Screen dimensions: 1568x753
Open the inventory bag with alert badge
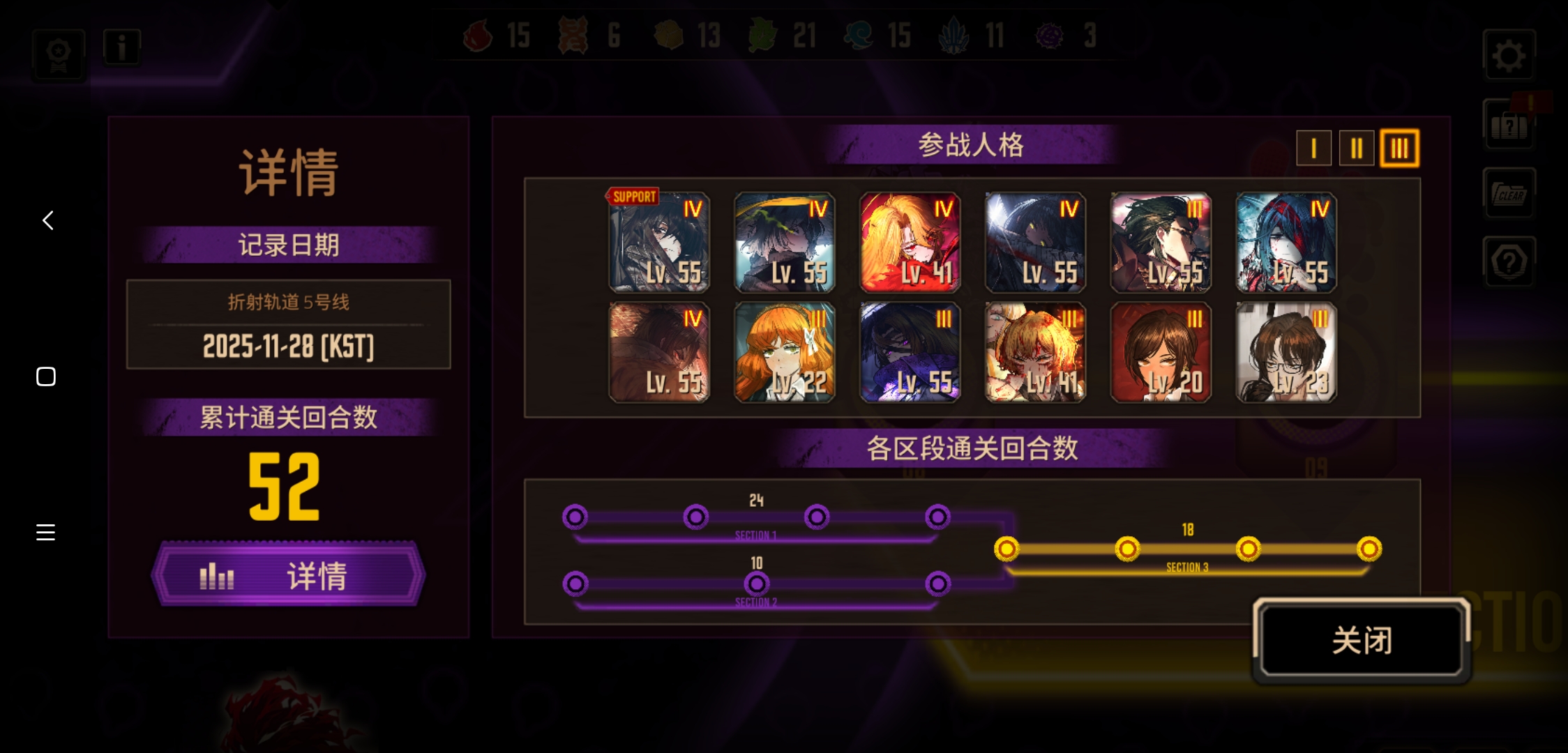[1509, 124]
